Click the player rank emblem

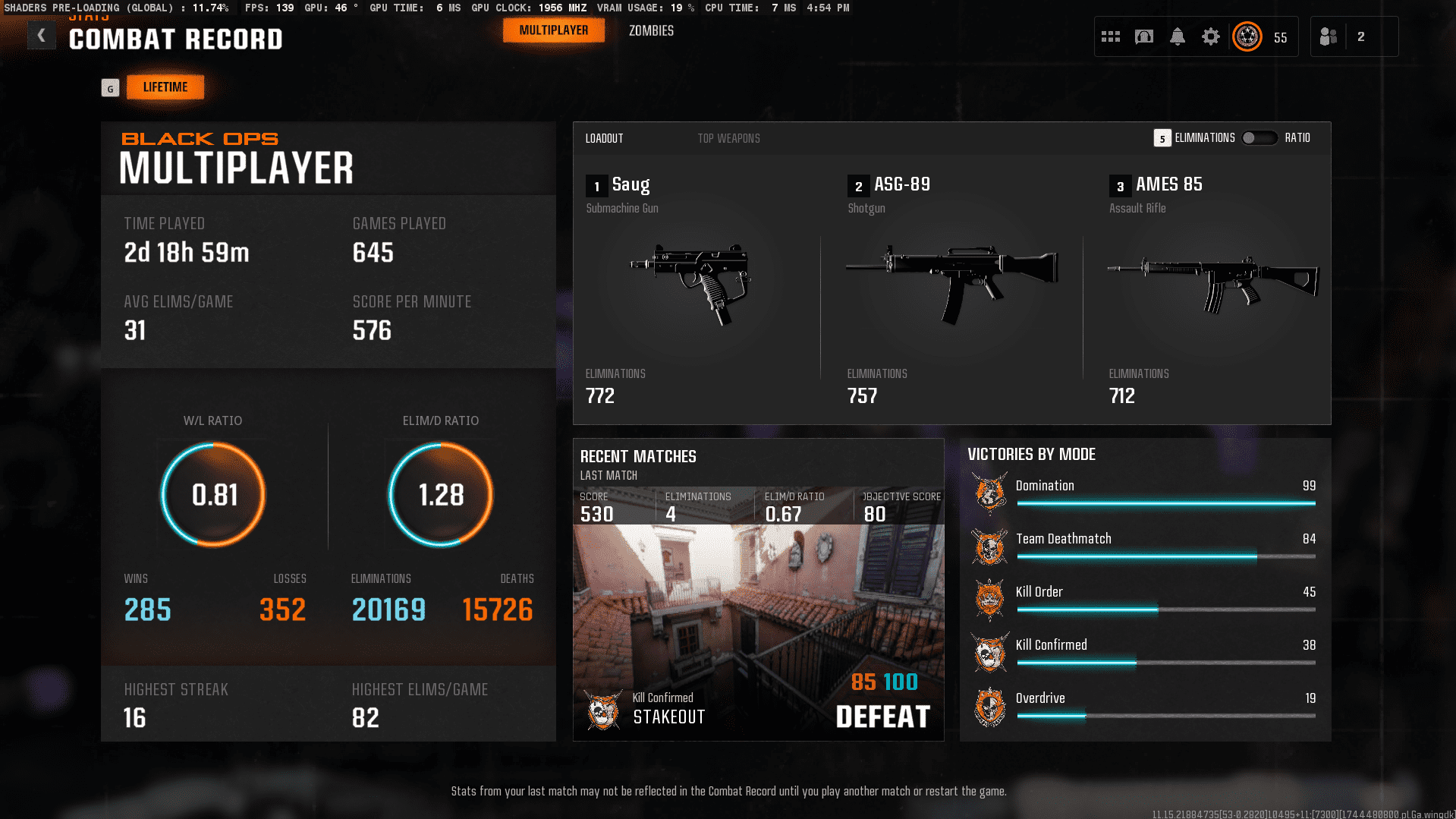[x=1247, y=36]
